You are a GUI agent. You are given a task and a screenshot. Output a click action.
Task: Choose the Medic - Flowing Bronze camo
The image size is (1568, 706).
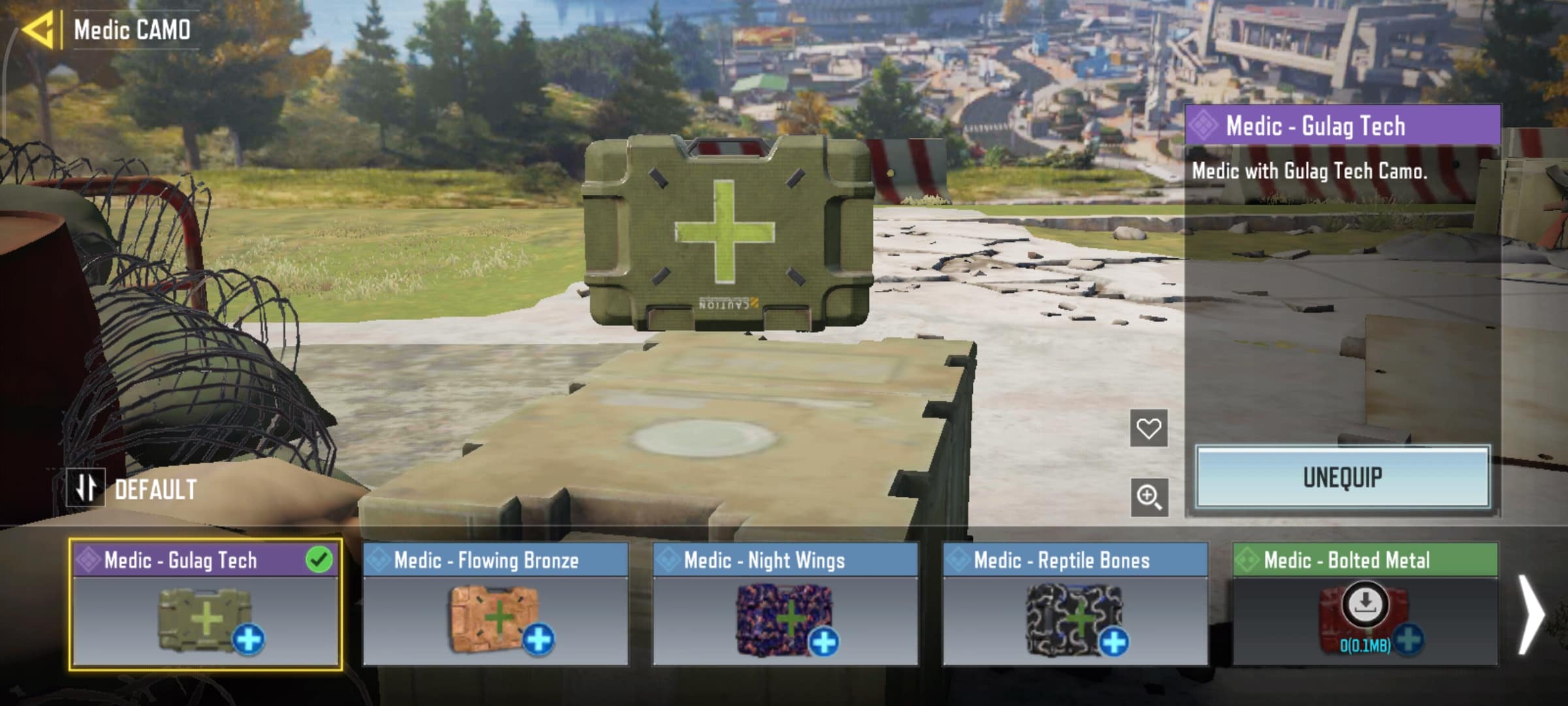(495, 605)
